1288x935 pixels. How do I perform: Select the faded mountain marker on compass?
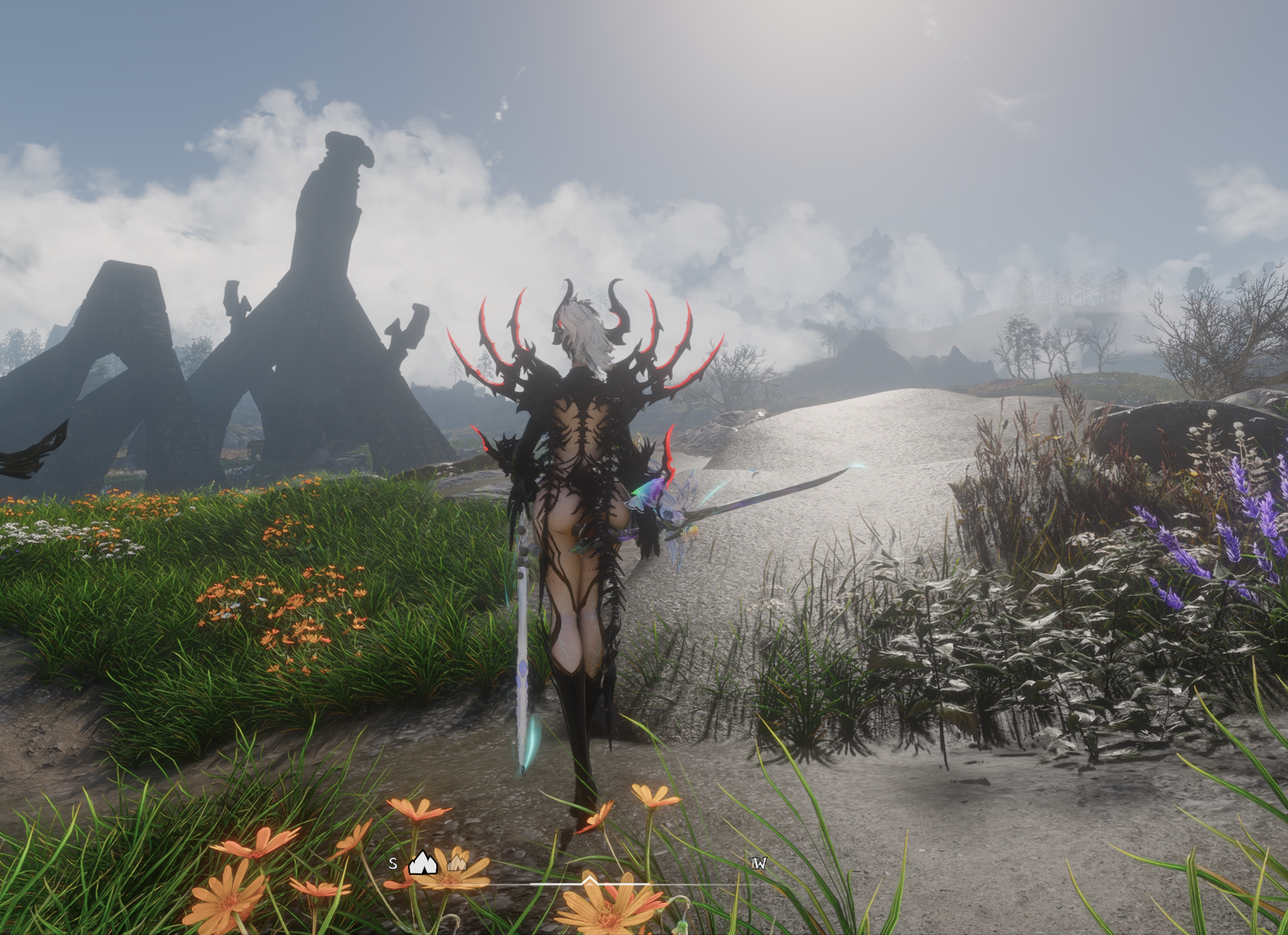click(457, 862)
